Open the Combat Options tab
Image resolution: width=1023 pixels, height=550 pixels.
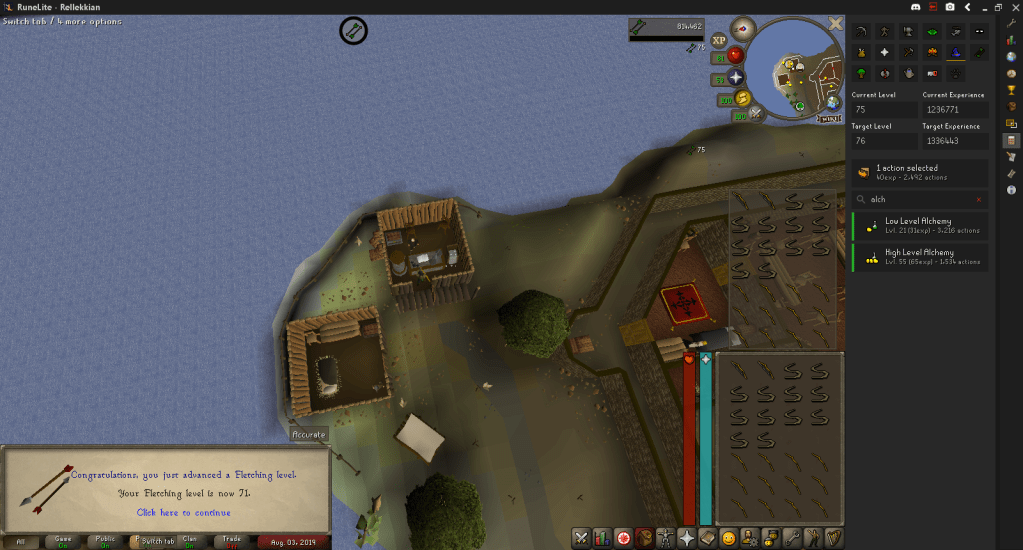[580, 538]
